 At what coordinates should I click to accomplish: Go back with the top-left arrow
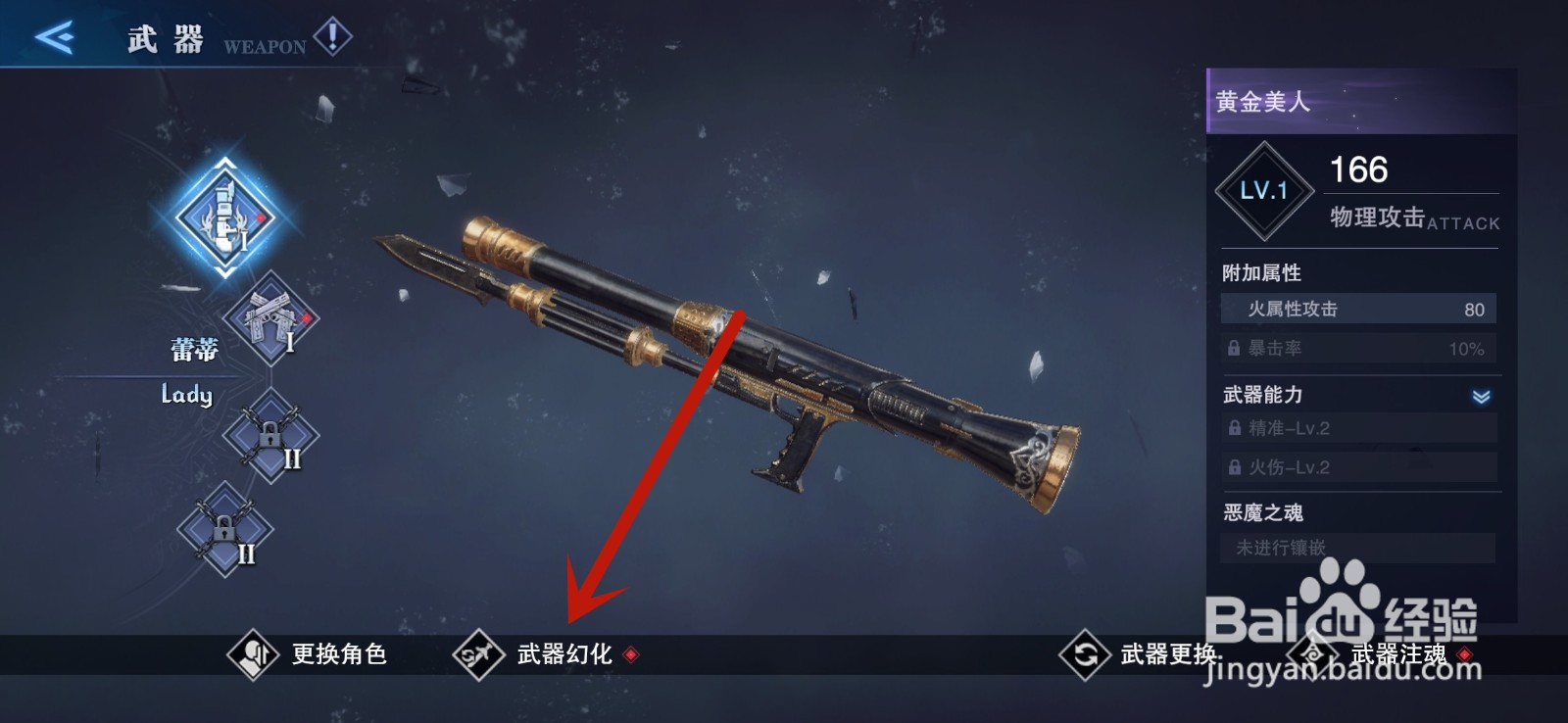click(56, 34)
